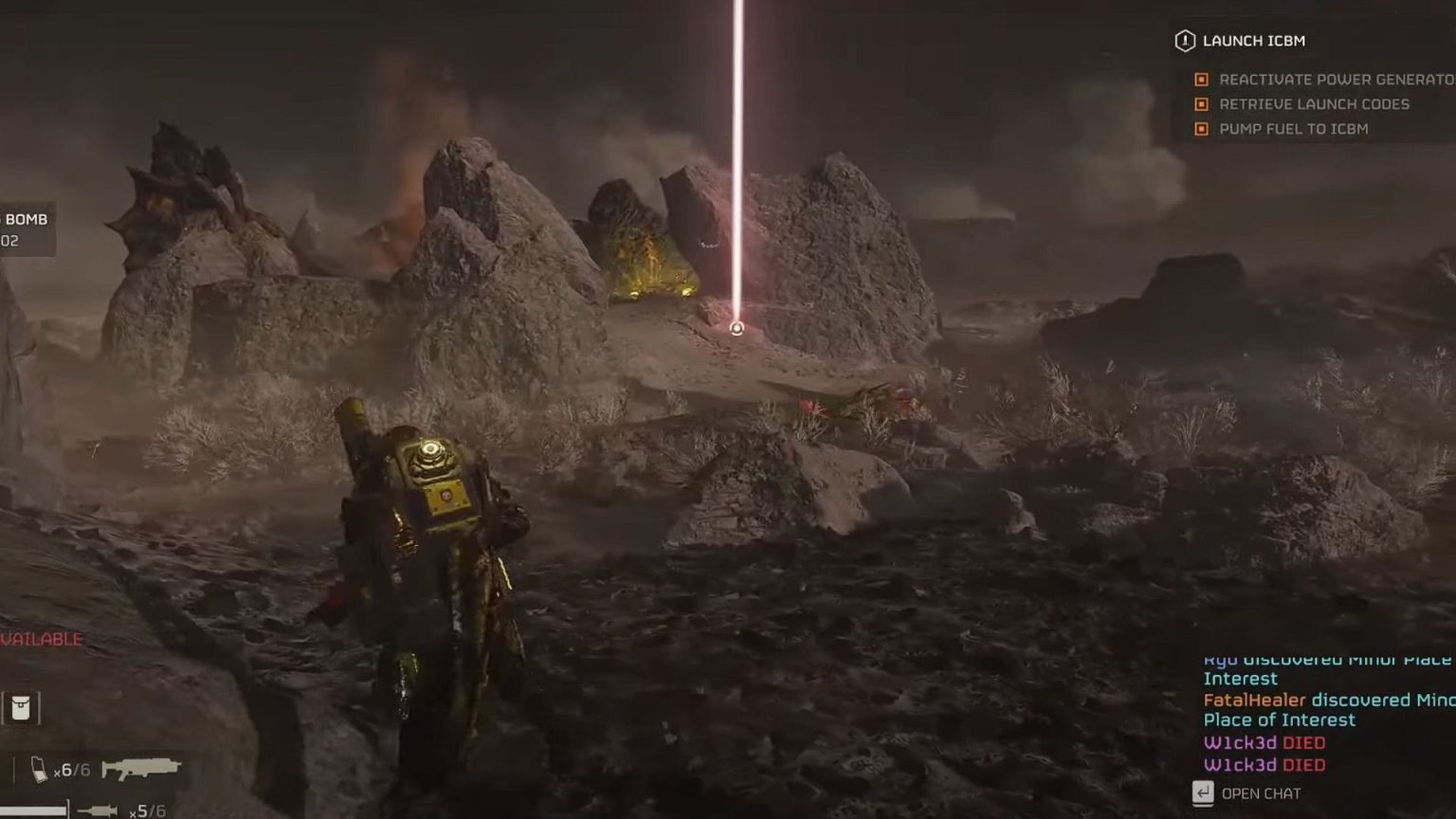Toggle the Retrieve Launch Codes objective marker
Viewport: 1456px width, 819px height.
[x=1201, y=104]
